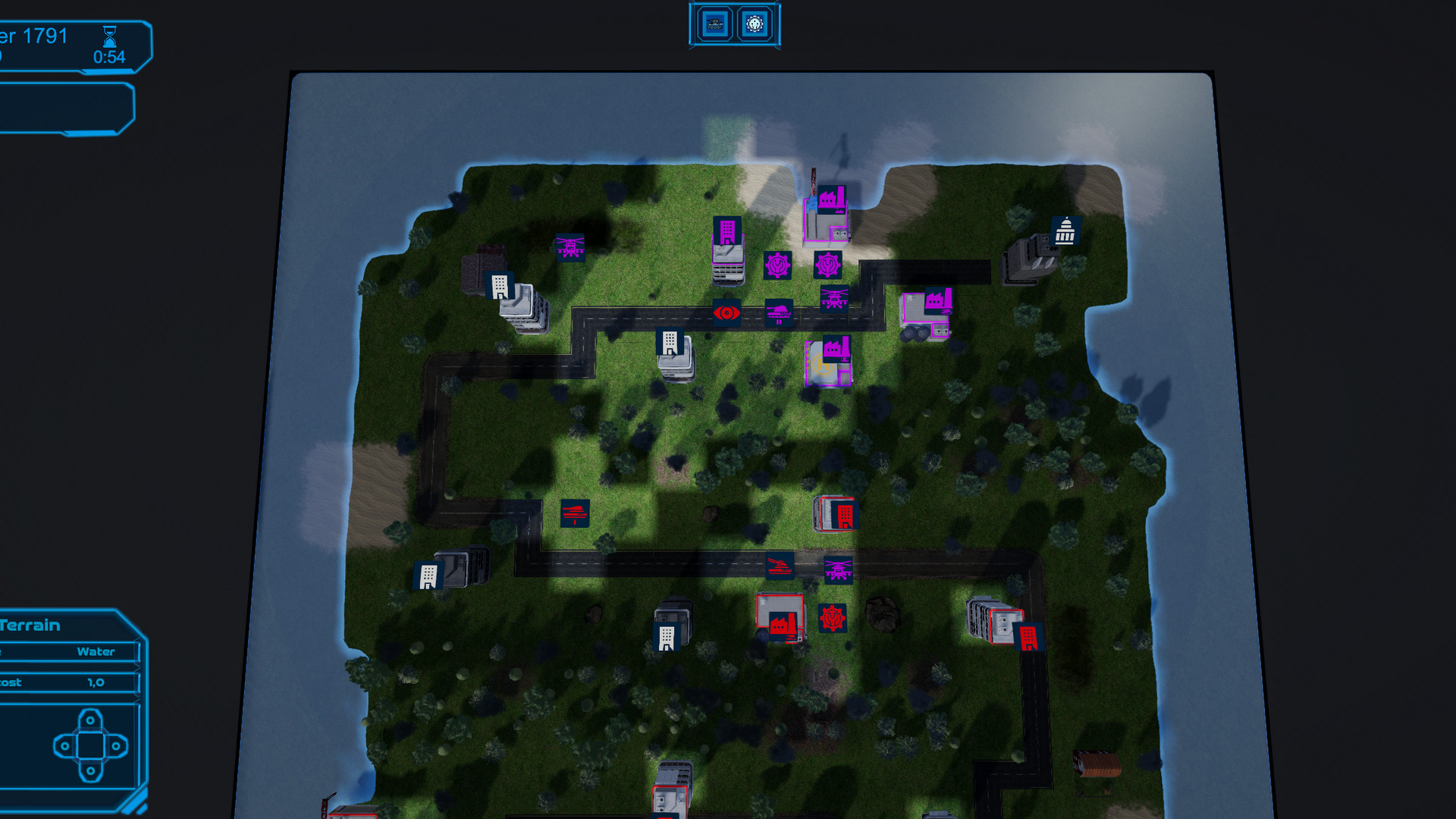This screenshot has width=1456, height=819.
Task: Click the hourglass timer icon
Action: click(111, 34)
